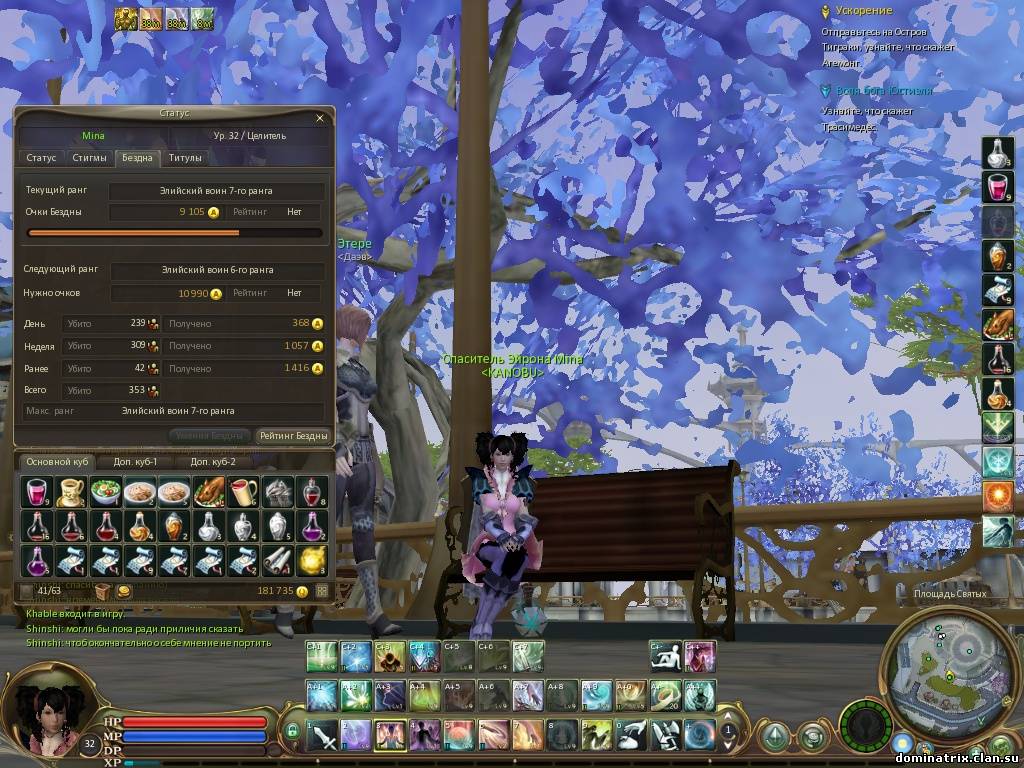Click the blue swirl skill in the bottom hotbar
The height and width of the screenshot is (768, 1024).
click(699, 734)
